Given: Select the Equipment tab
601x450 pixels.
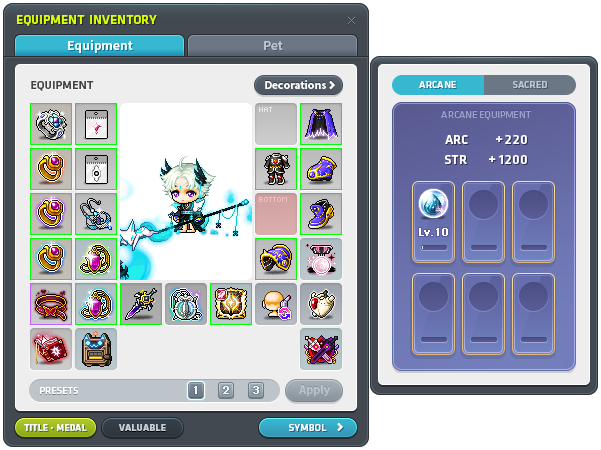Looking at the screenshot, I should 99,46.
